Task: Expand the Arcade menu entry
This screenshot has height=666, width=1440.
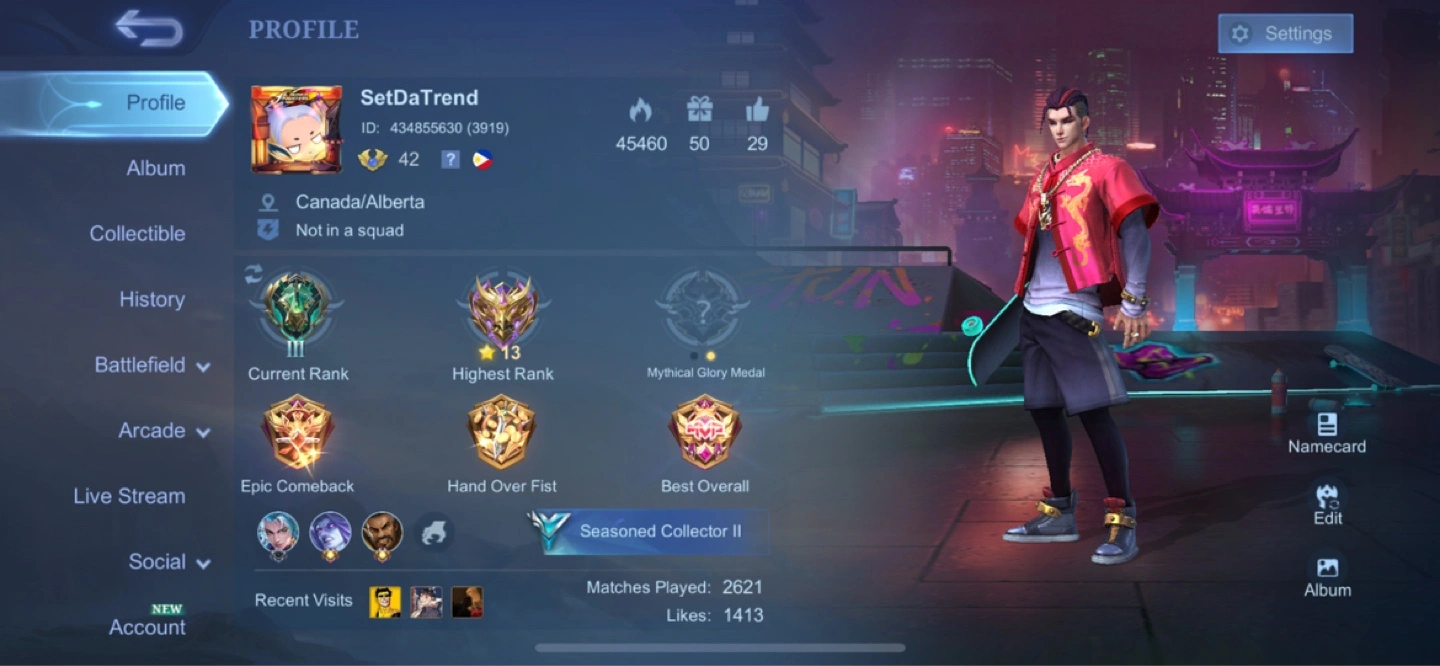Action: (164, 431)
